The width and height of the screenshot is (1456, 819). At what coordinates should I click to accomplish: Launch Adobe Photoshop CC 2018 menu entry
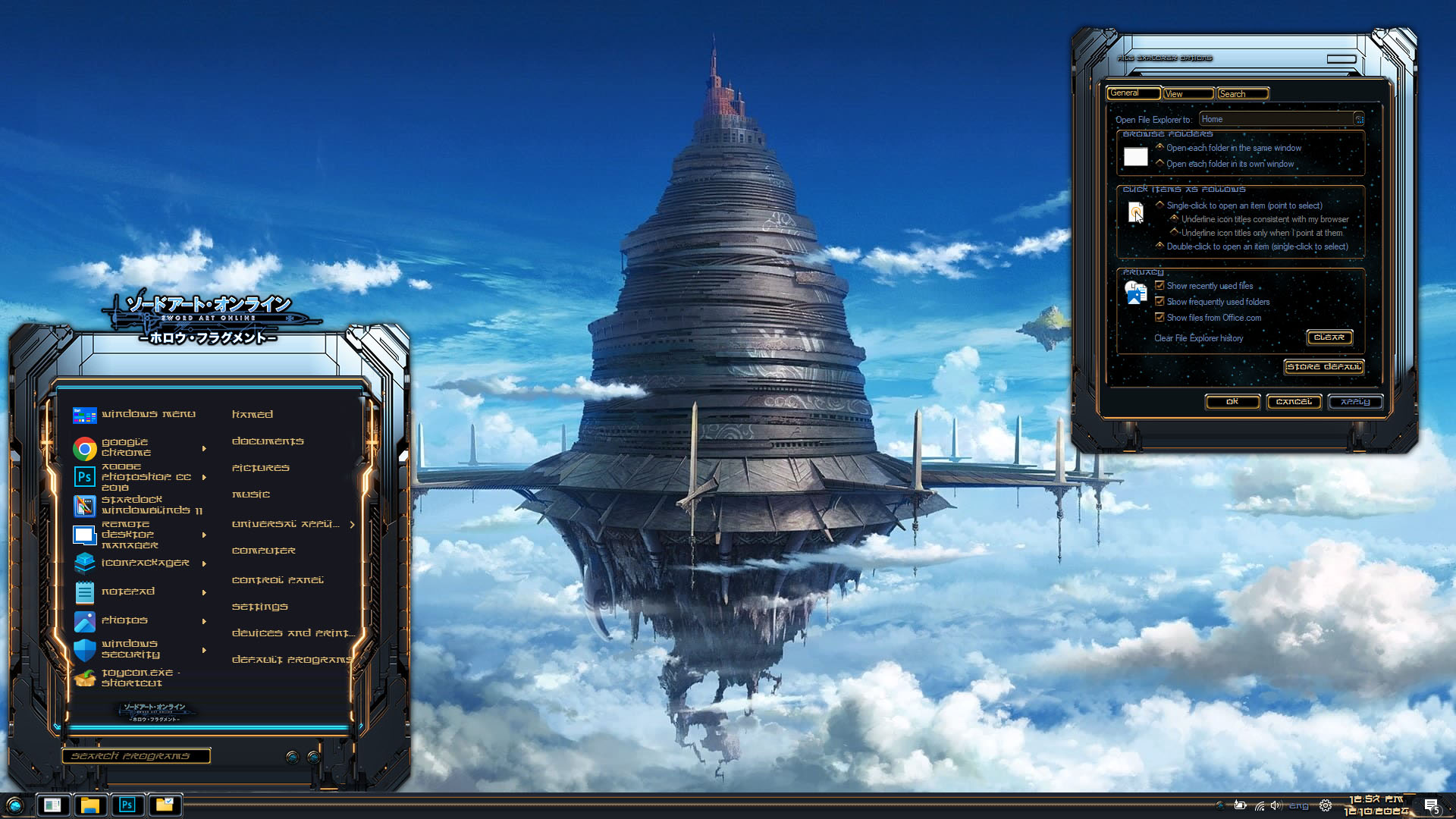click(x=144, y=477)
